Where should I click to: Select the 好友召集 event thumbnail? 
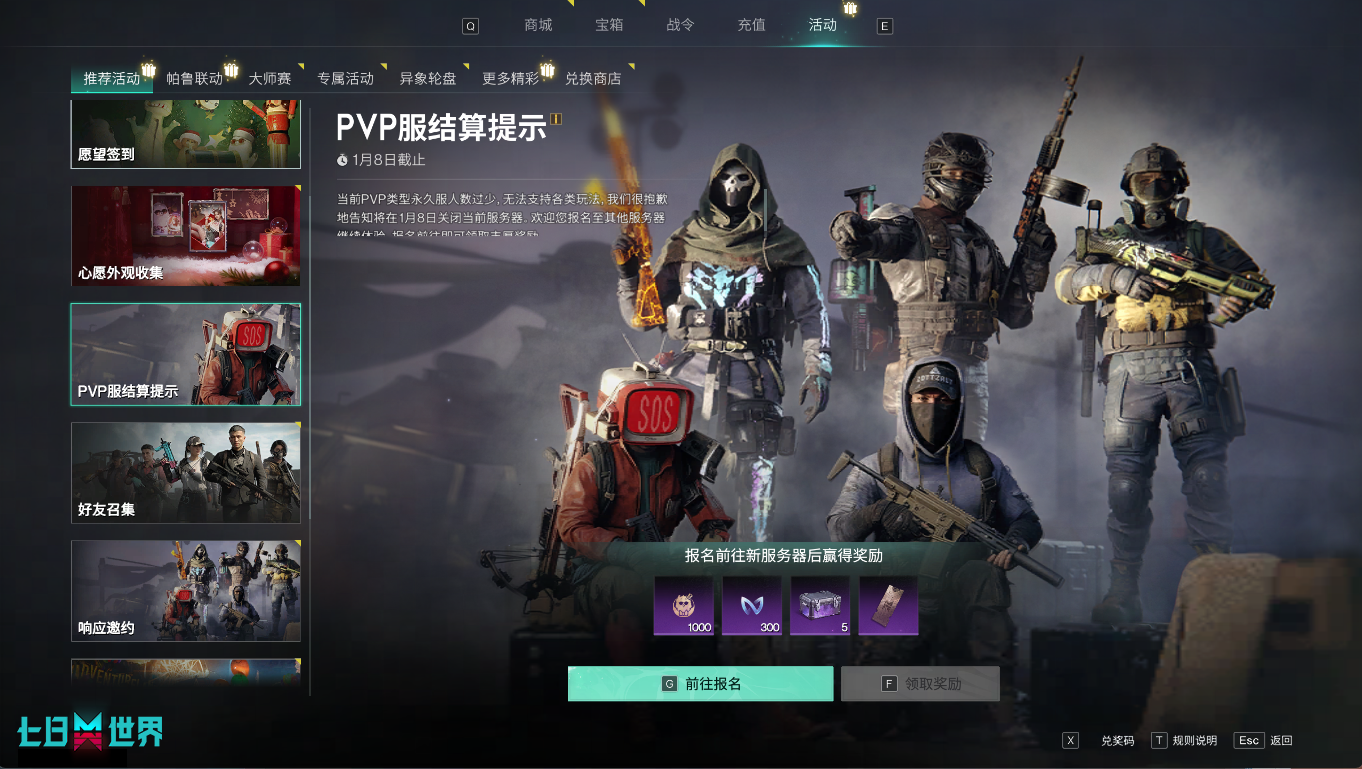coord(185,472)
